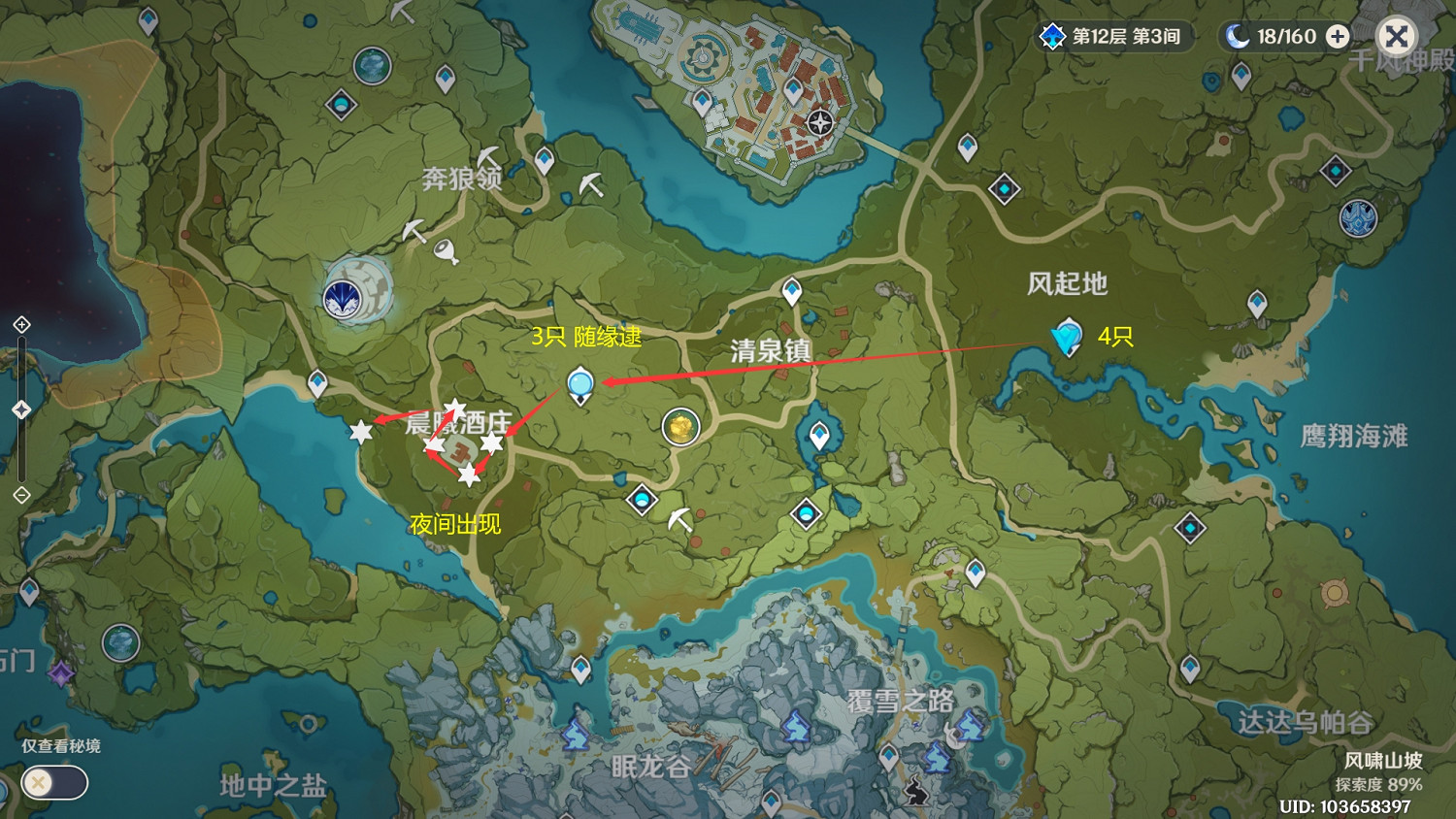Click the zoom-in plus at slider top
The image size is (1456, 819).
(x=21, y=324)
